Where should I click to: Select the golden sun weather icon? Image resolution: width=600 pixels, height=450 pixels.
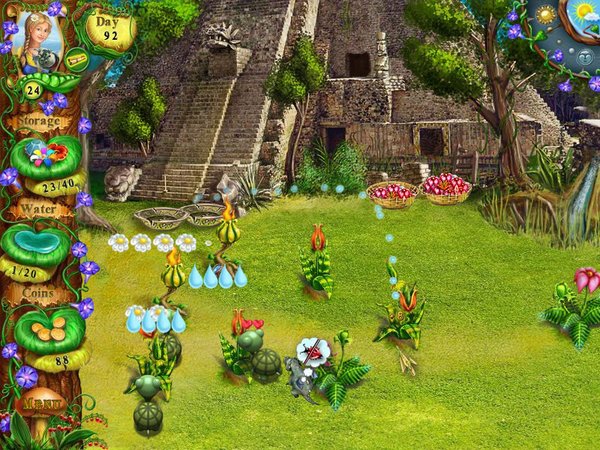[x=546, y=17]
